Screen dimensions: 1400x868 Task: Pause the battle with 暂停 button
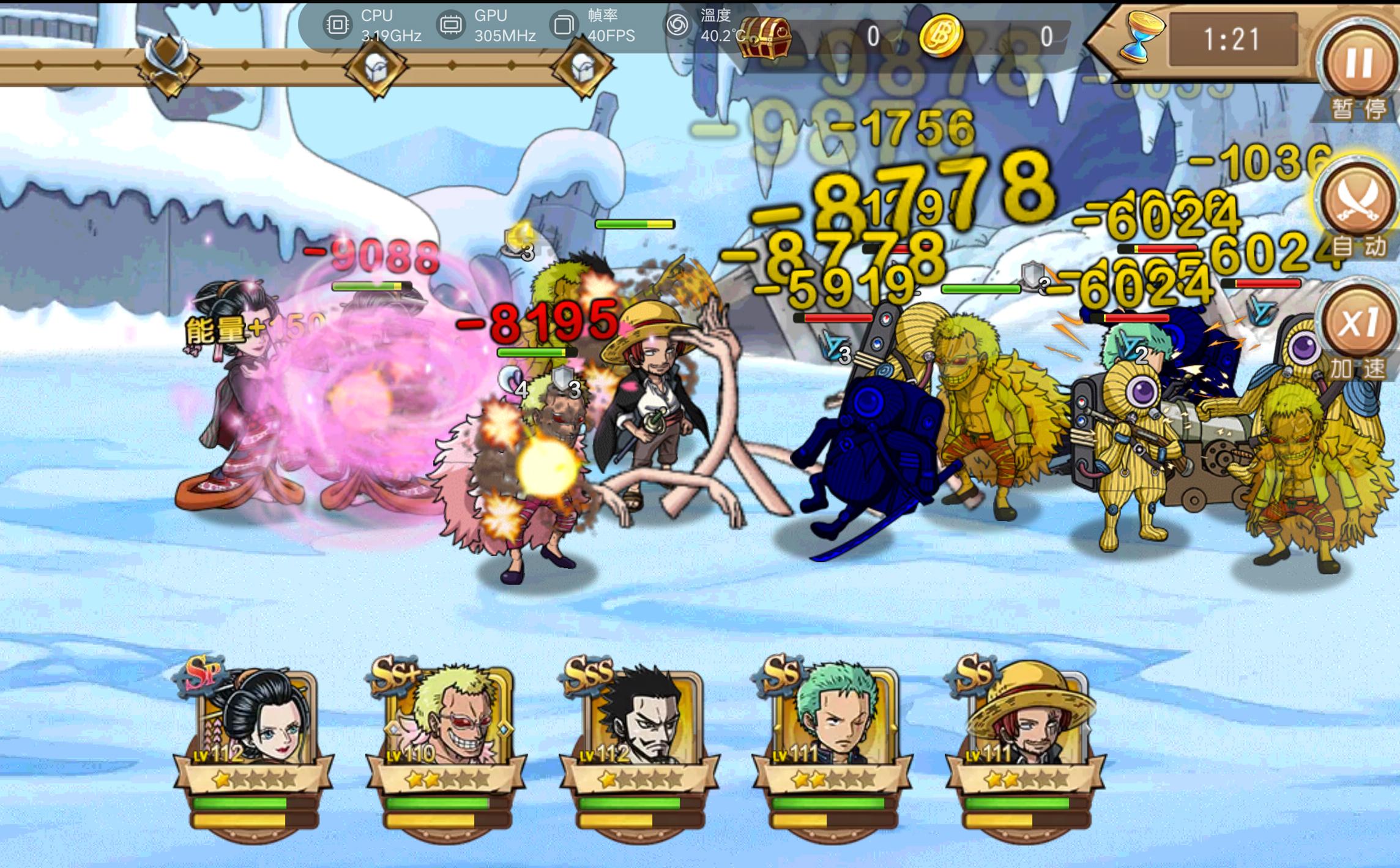pyautogui.click(x=1358, y=64)
